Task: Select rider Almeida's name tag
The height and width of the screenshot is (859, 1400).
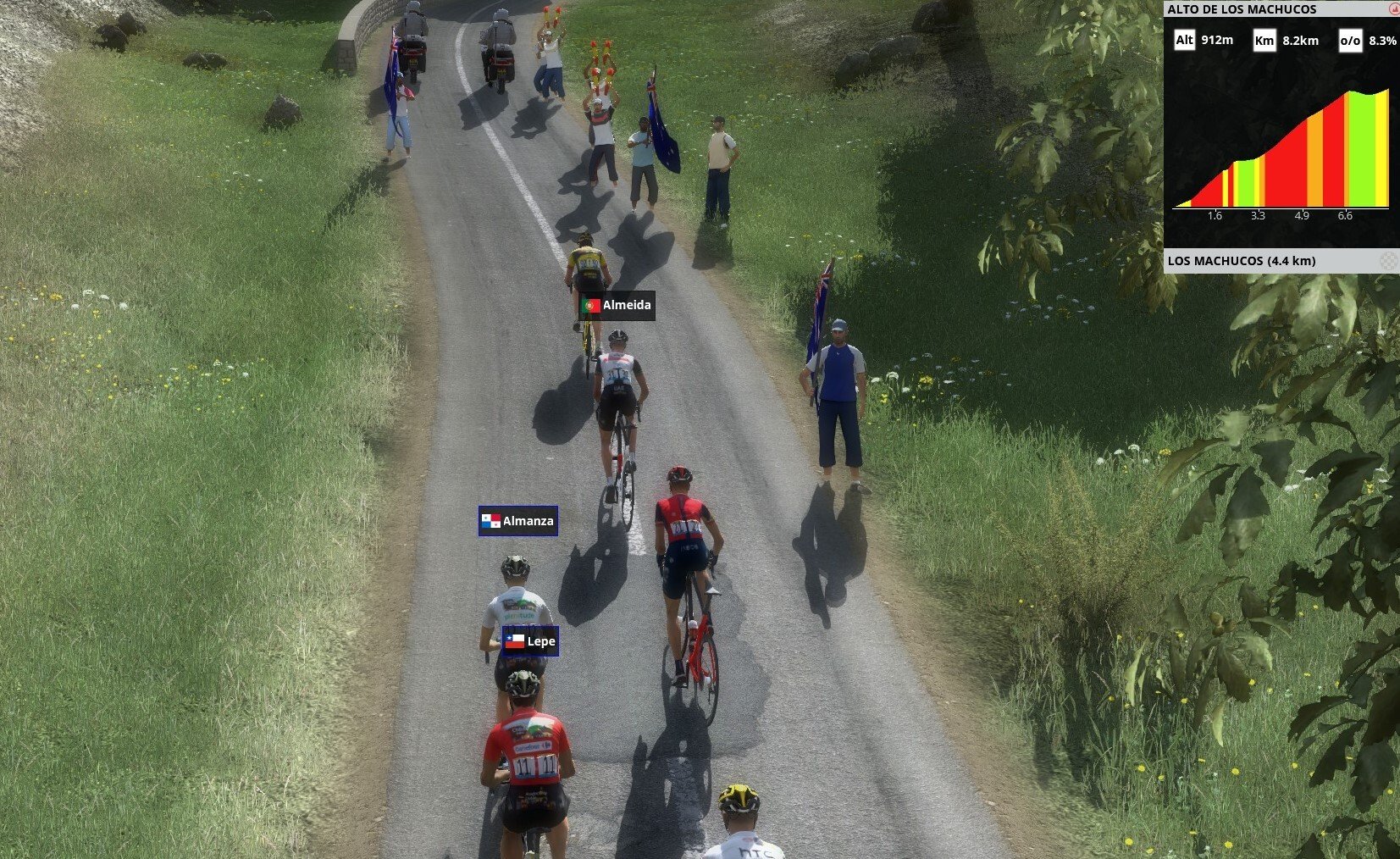Action: [617, 305]
